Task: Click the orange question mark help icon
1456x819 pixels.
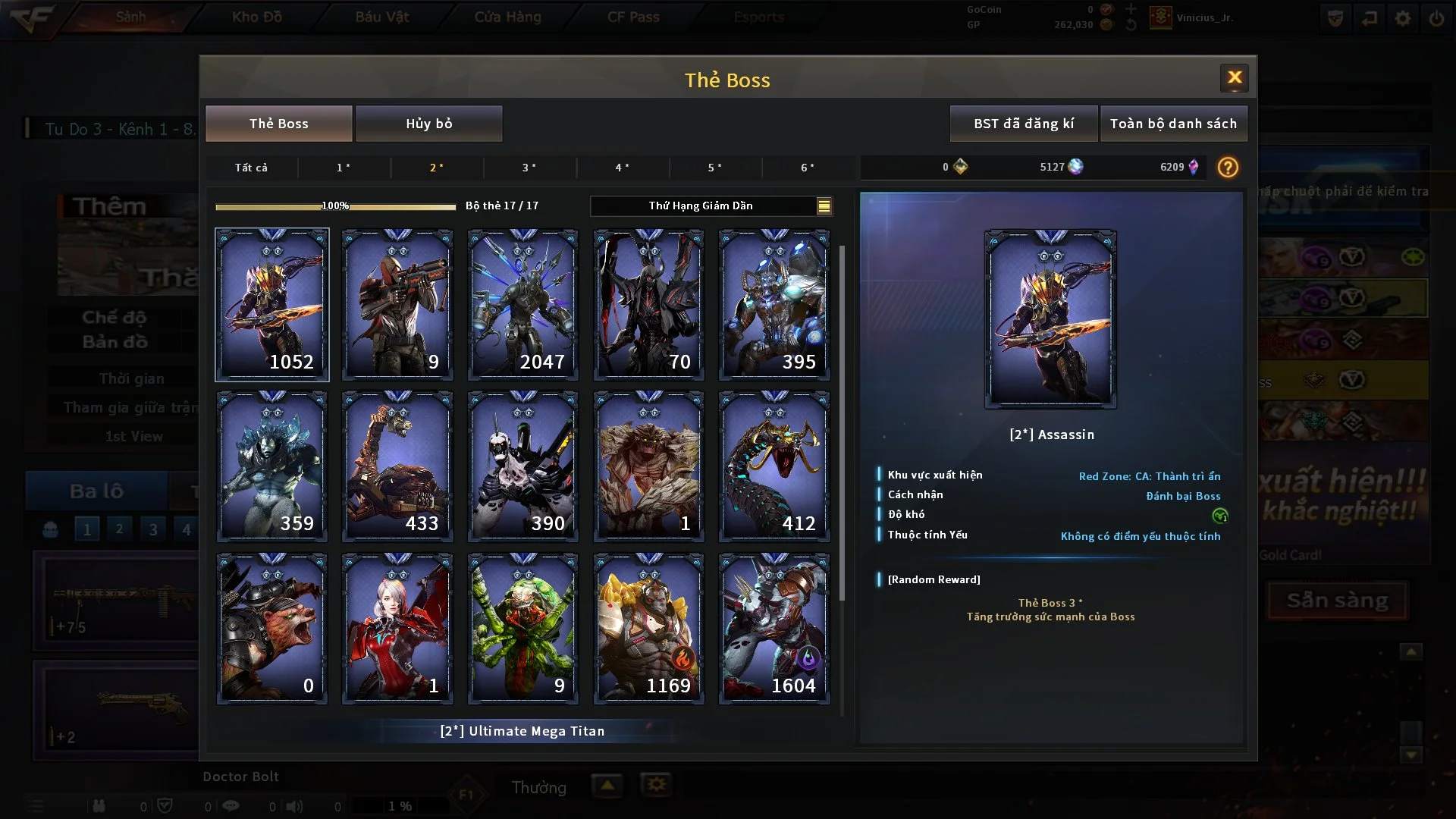Action: tap(1227, 168)
